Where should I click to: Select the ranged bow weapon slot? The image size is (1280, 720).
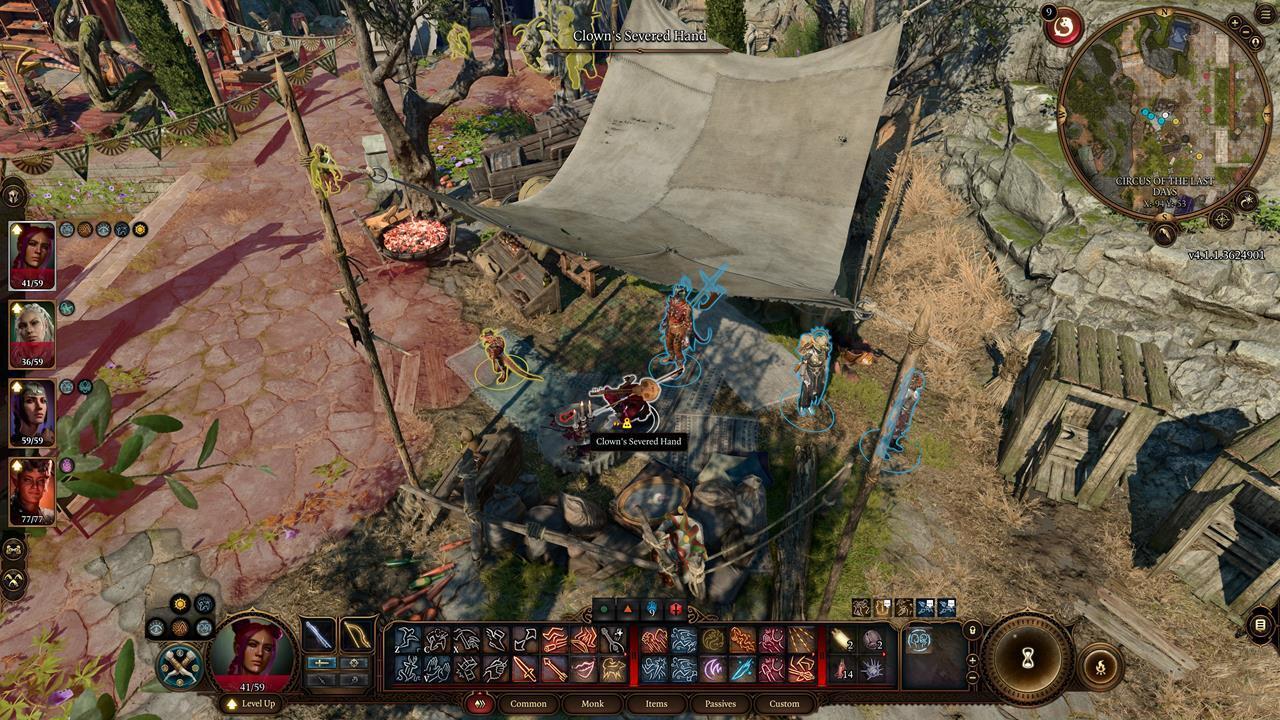pos(355,635)
